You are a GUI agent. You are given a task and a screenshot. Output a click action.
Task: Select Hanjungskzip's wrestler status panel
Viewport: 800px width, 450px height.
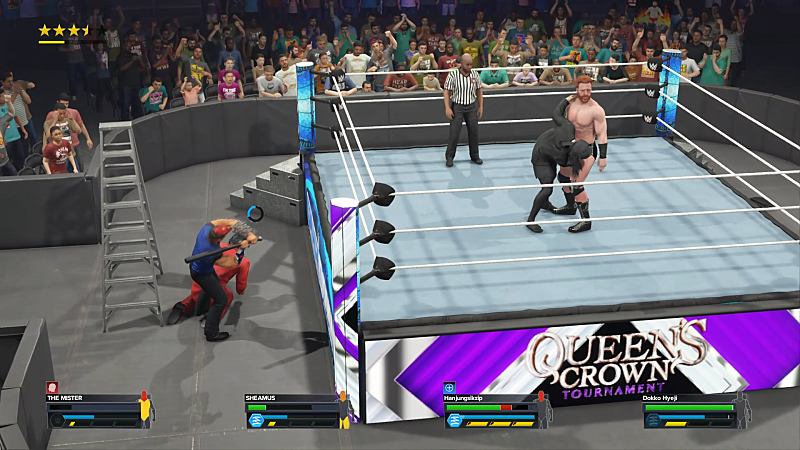pyautogui.click(x=494, y=411)
